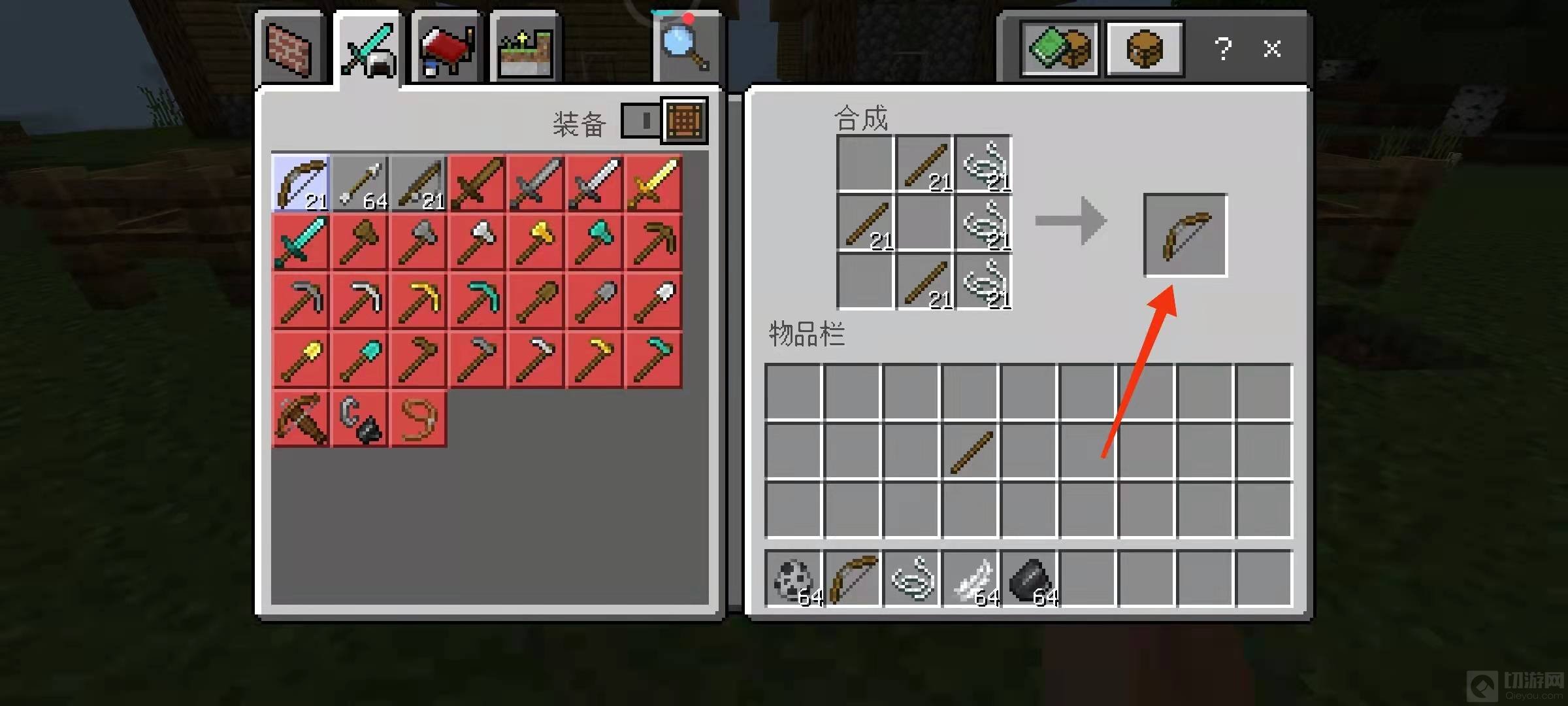1568x706 pixels.
Task: Pick the diamond sword recipe
Action: point(301,243)
